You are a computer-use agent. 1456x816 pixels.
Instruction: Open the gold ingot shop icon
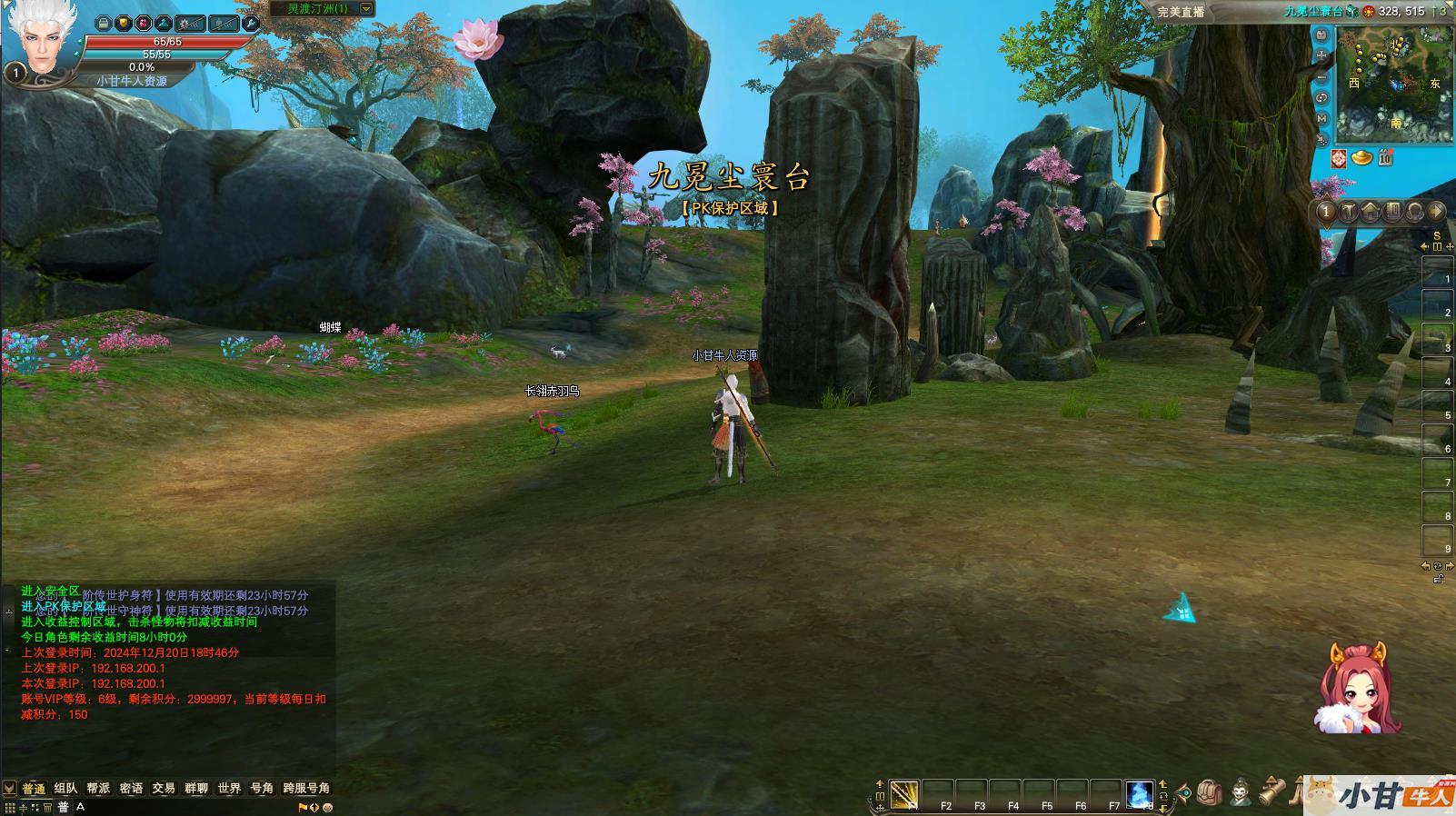1361,158
